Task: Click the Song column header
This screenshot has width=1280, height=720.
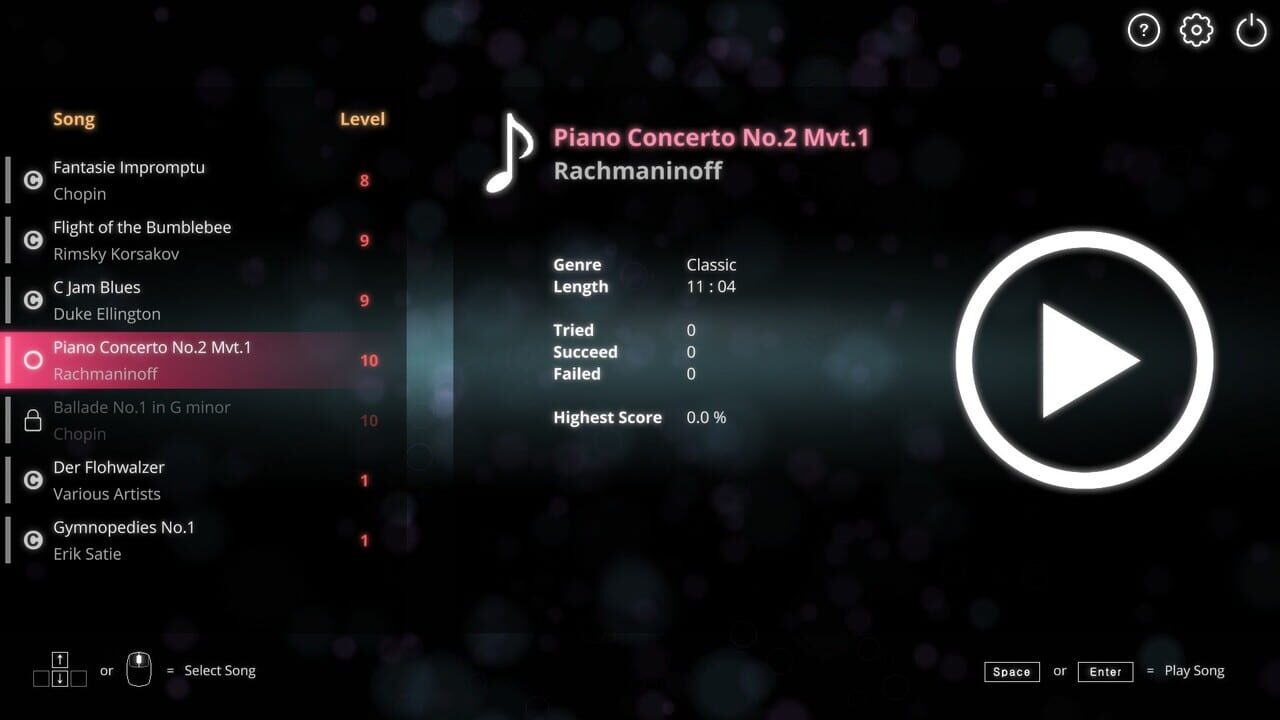Action: tap(73, 119)
